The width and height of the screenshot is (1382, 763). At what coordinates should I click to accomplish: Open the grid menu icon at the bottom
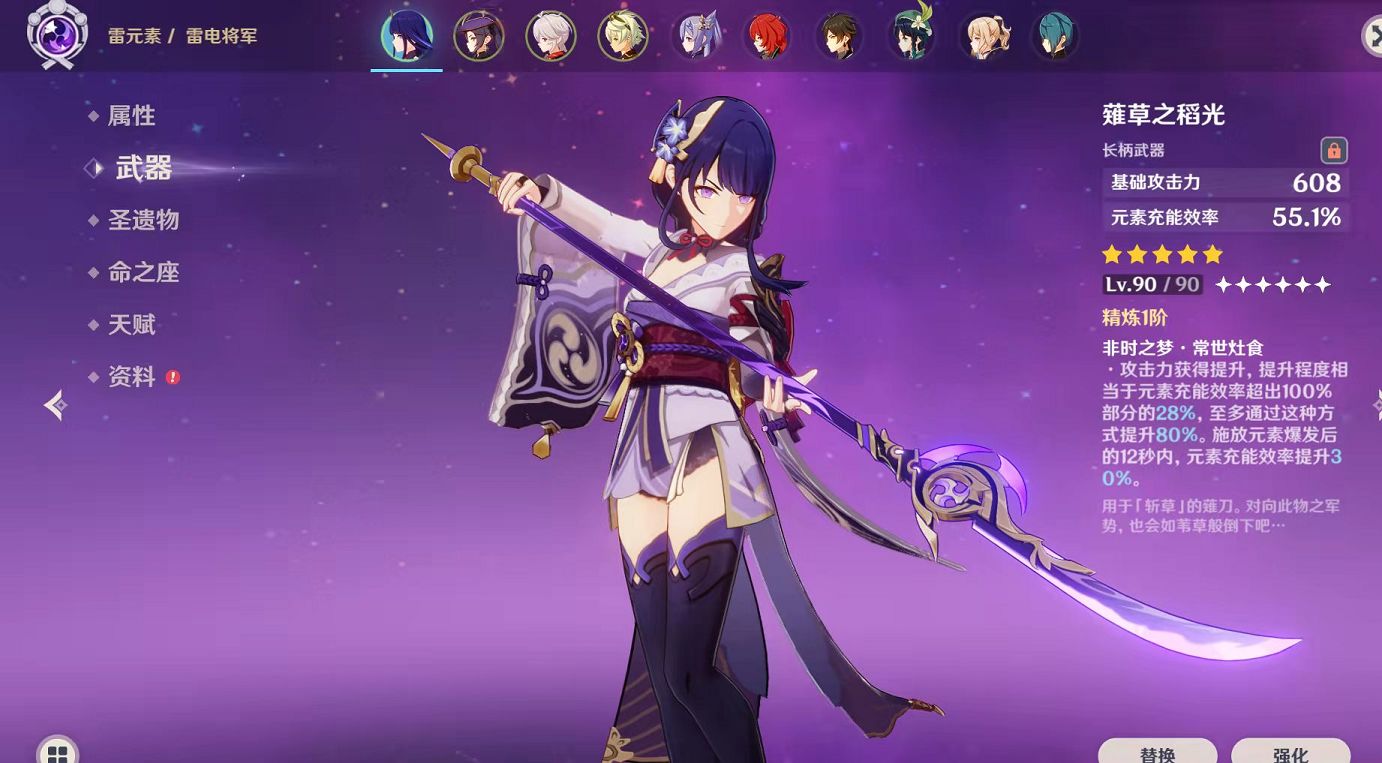pyautogui.click(x=56, y=752)
